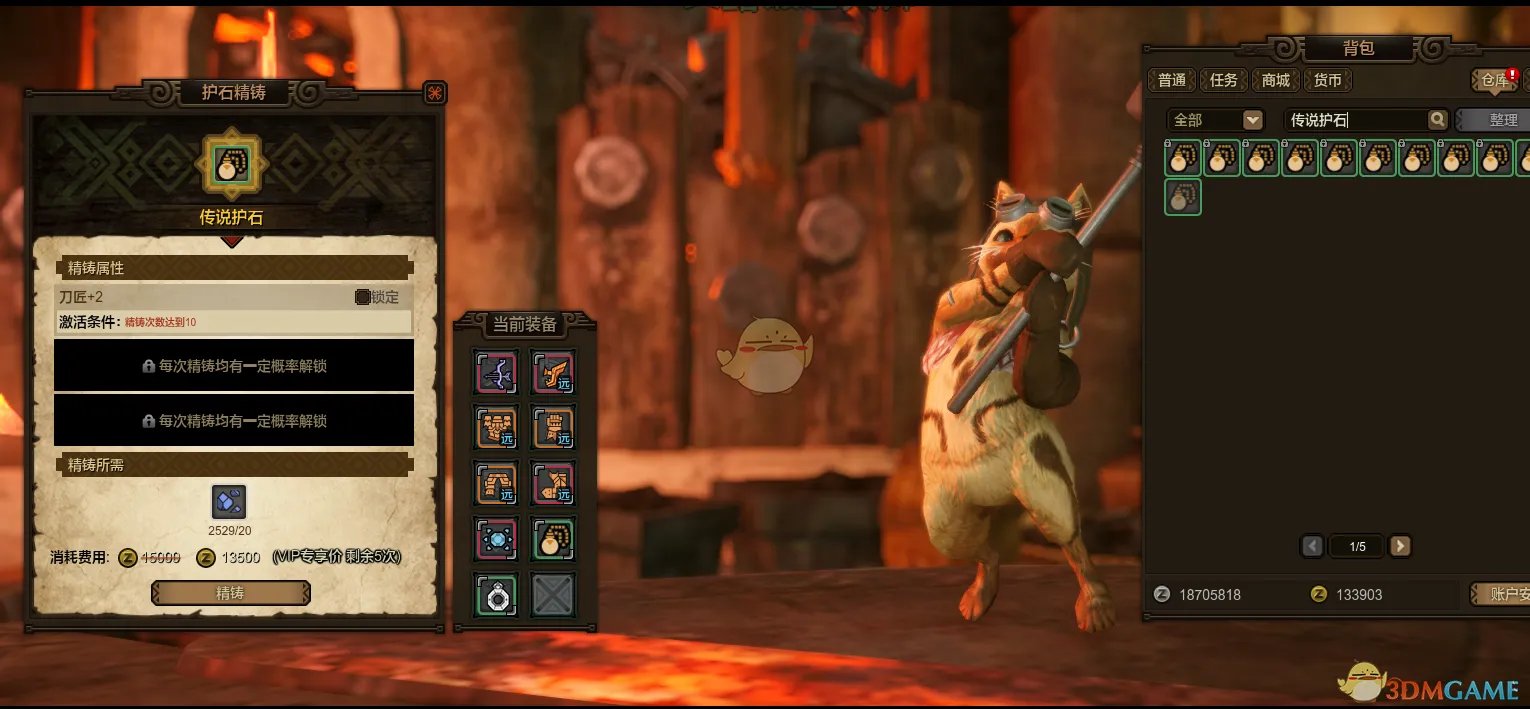1530x709 pixels.
Task: Select the faded talisman in the backpack
Action: point(1183,197)
